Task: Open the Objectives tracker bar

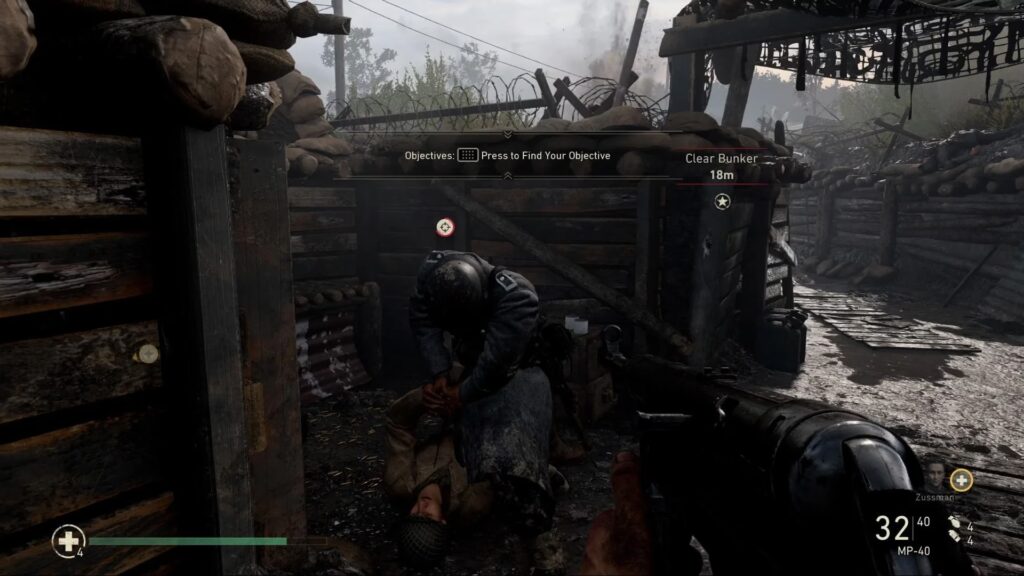Action: (507, 156)
